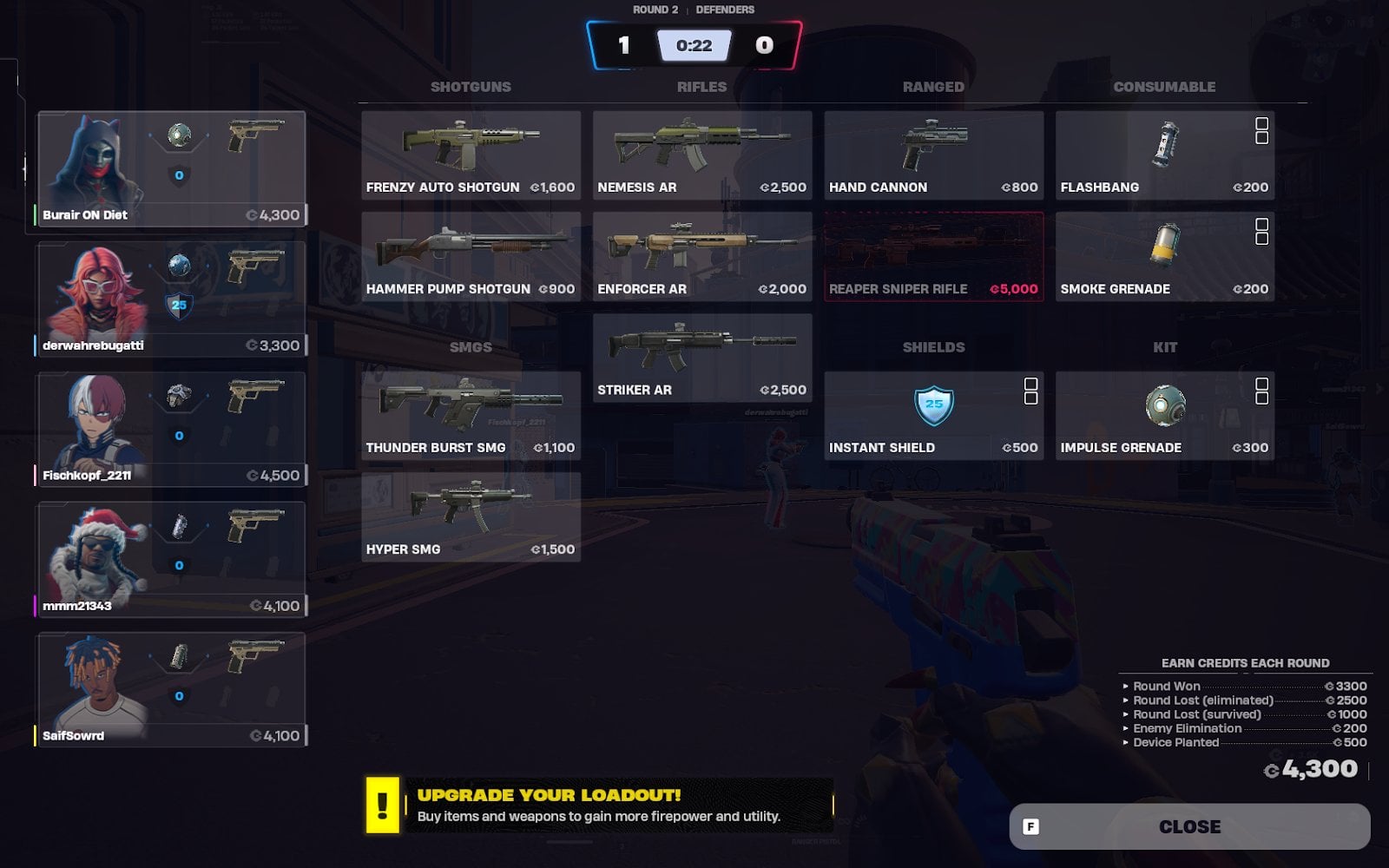Select Fischkopf_2211's player card
This screenshot has width=1389, height=868.
171,429
